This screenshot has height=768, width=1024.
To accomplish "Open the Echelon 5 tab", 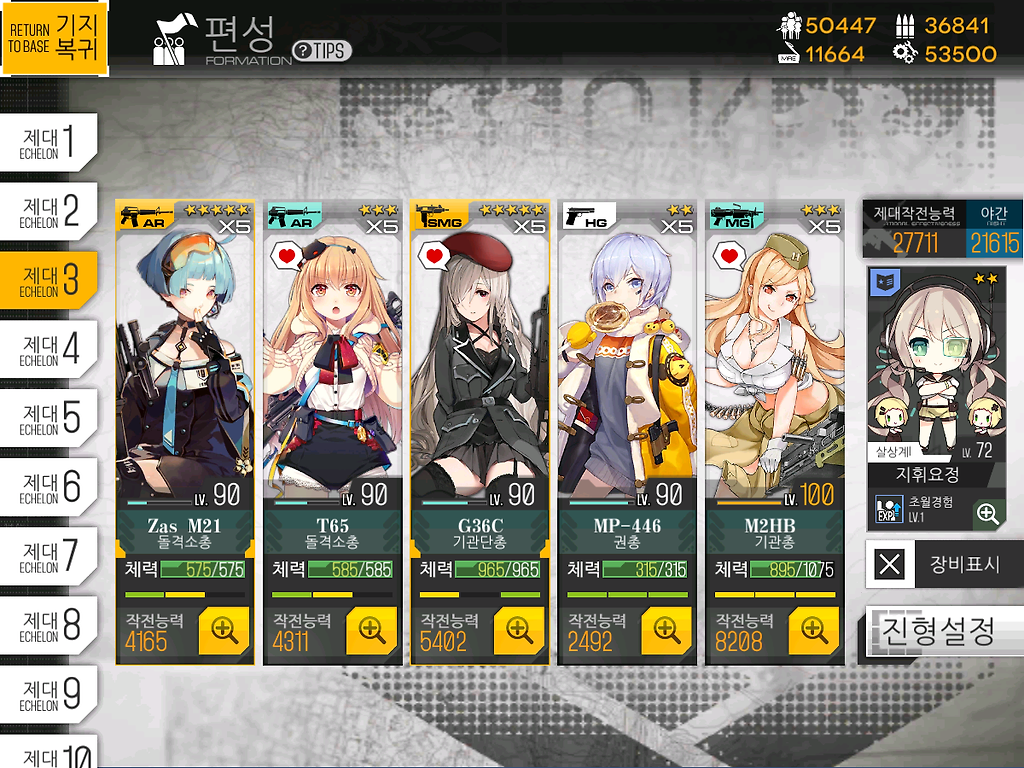I will tap(49, 418).
